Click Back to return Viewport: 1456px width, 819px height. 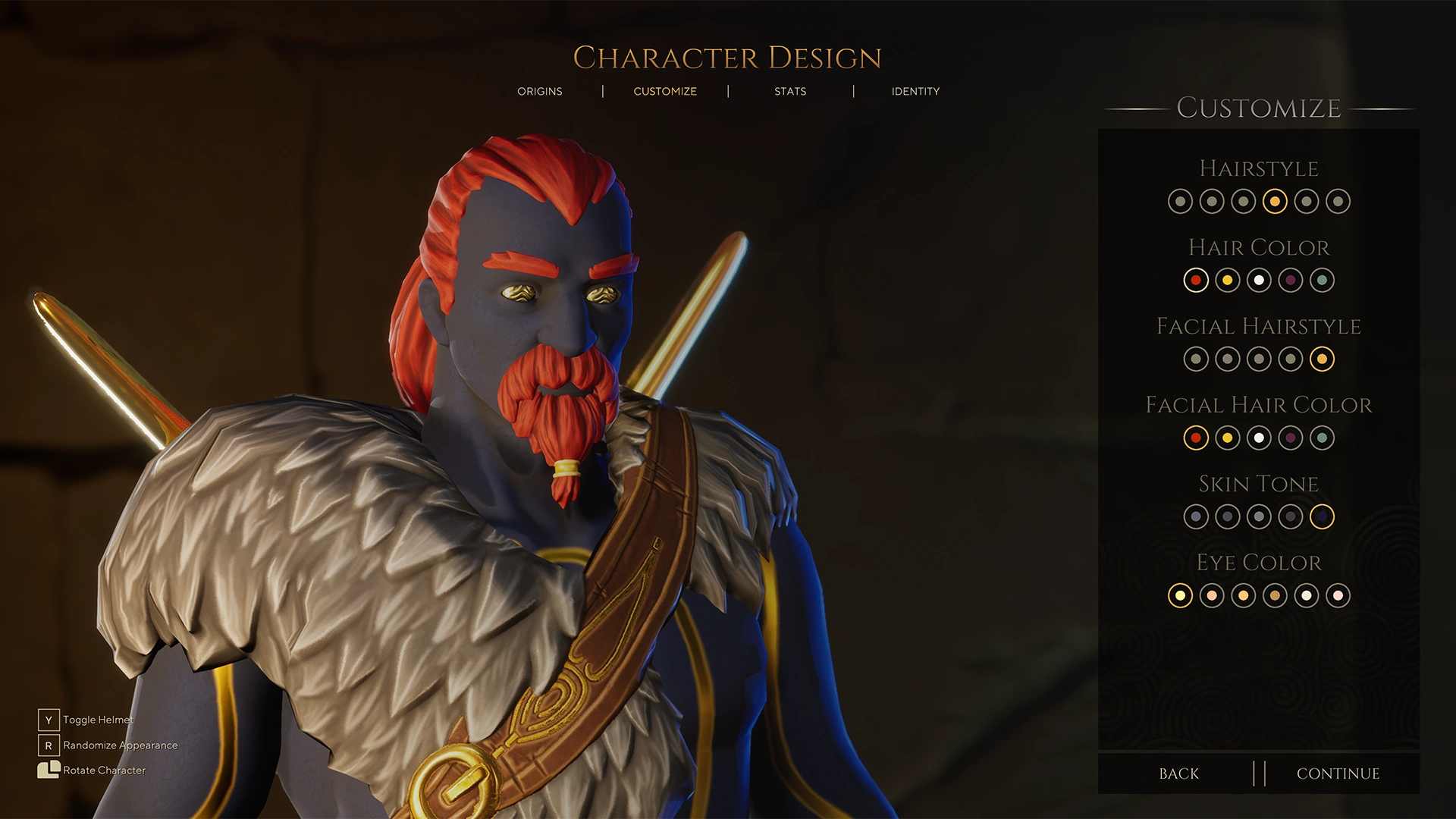[x=1178, y=773]
